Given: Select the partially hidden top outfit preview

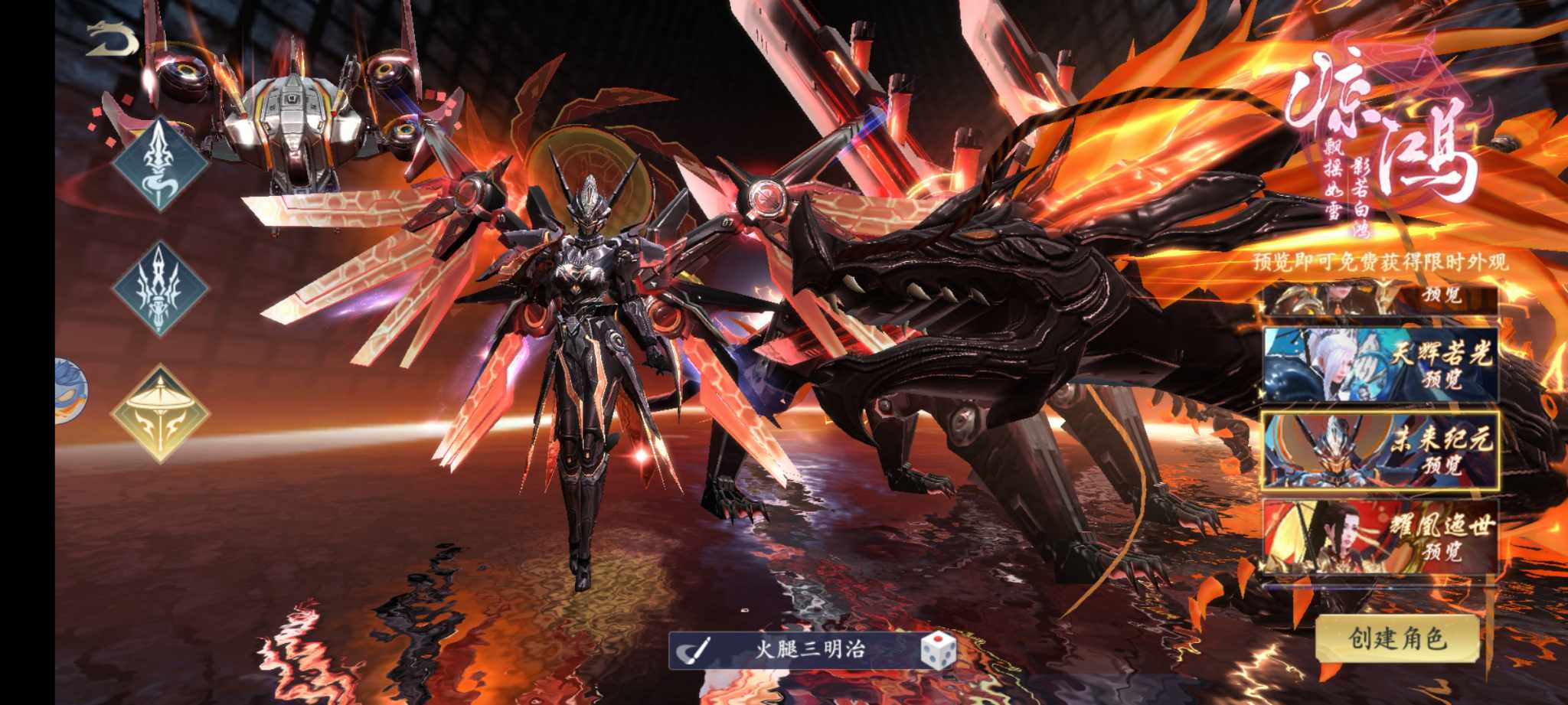Looking at the screenshot, I should [x=1380, y=299].
